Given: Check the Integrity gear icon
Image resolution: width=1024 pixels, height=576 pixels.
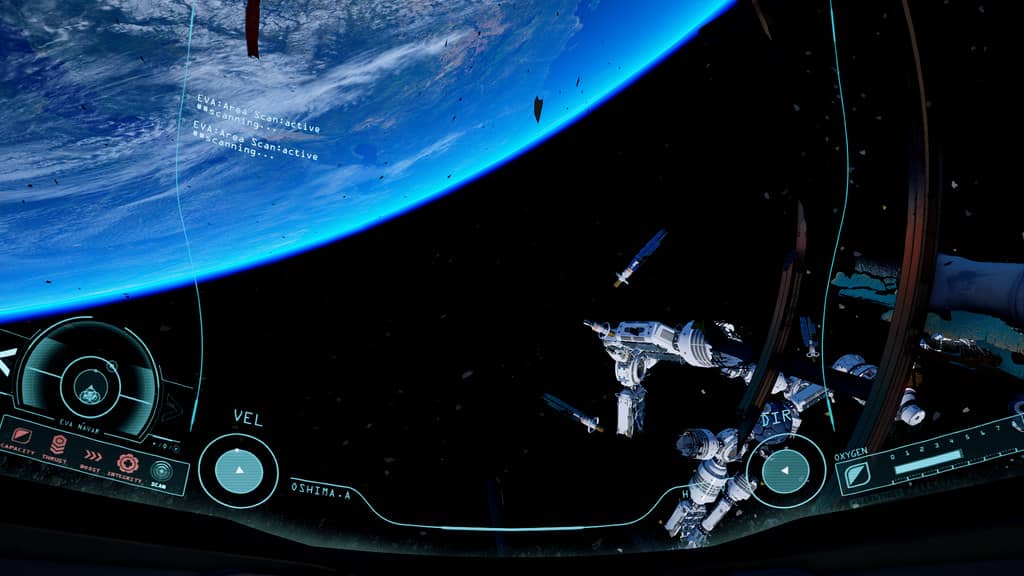Looking at the screenshot, I should [x=127, y=462].
